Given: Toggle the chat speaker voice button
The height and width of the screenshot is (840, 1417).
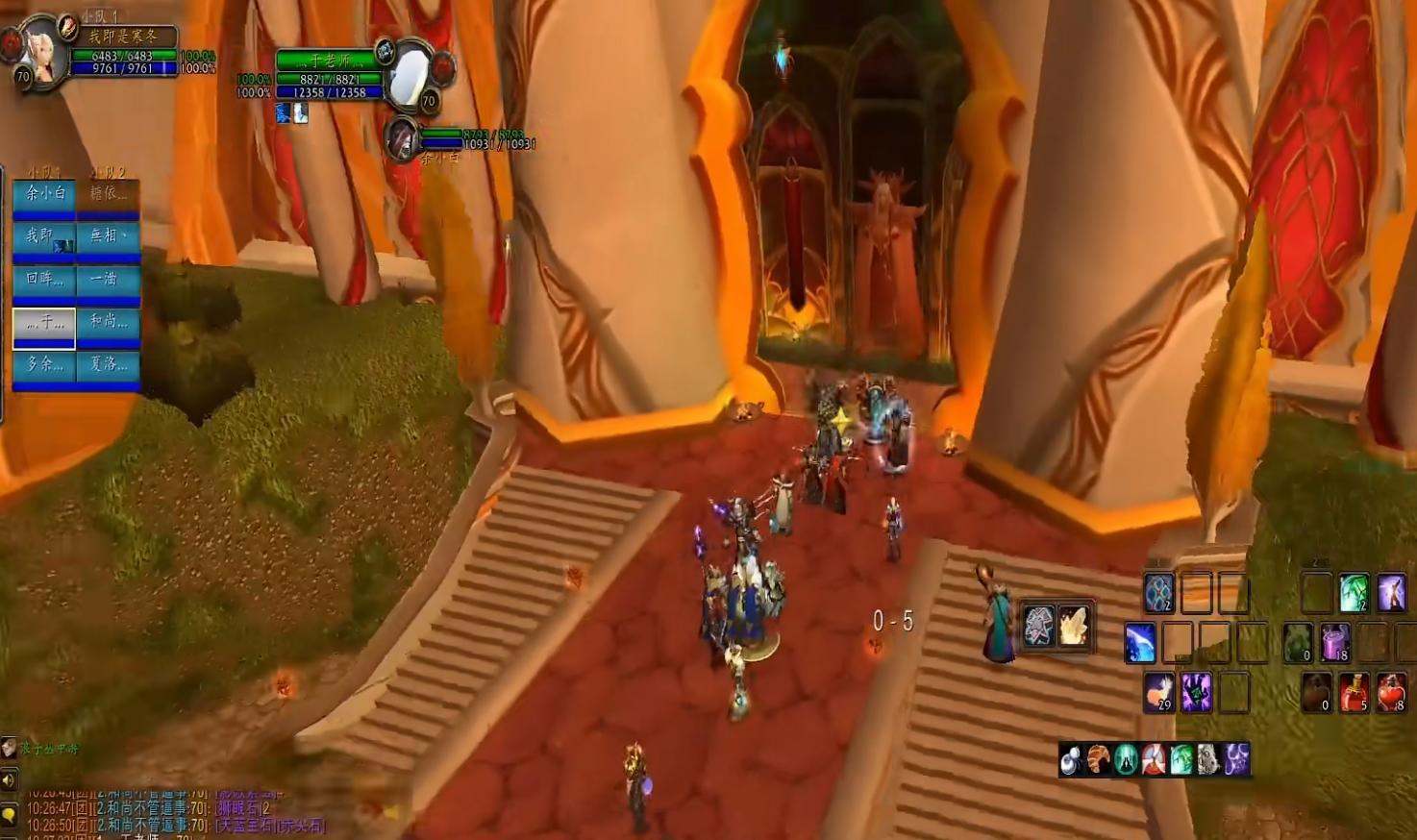Looking at the screenshot, I should [9, 780].
